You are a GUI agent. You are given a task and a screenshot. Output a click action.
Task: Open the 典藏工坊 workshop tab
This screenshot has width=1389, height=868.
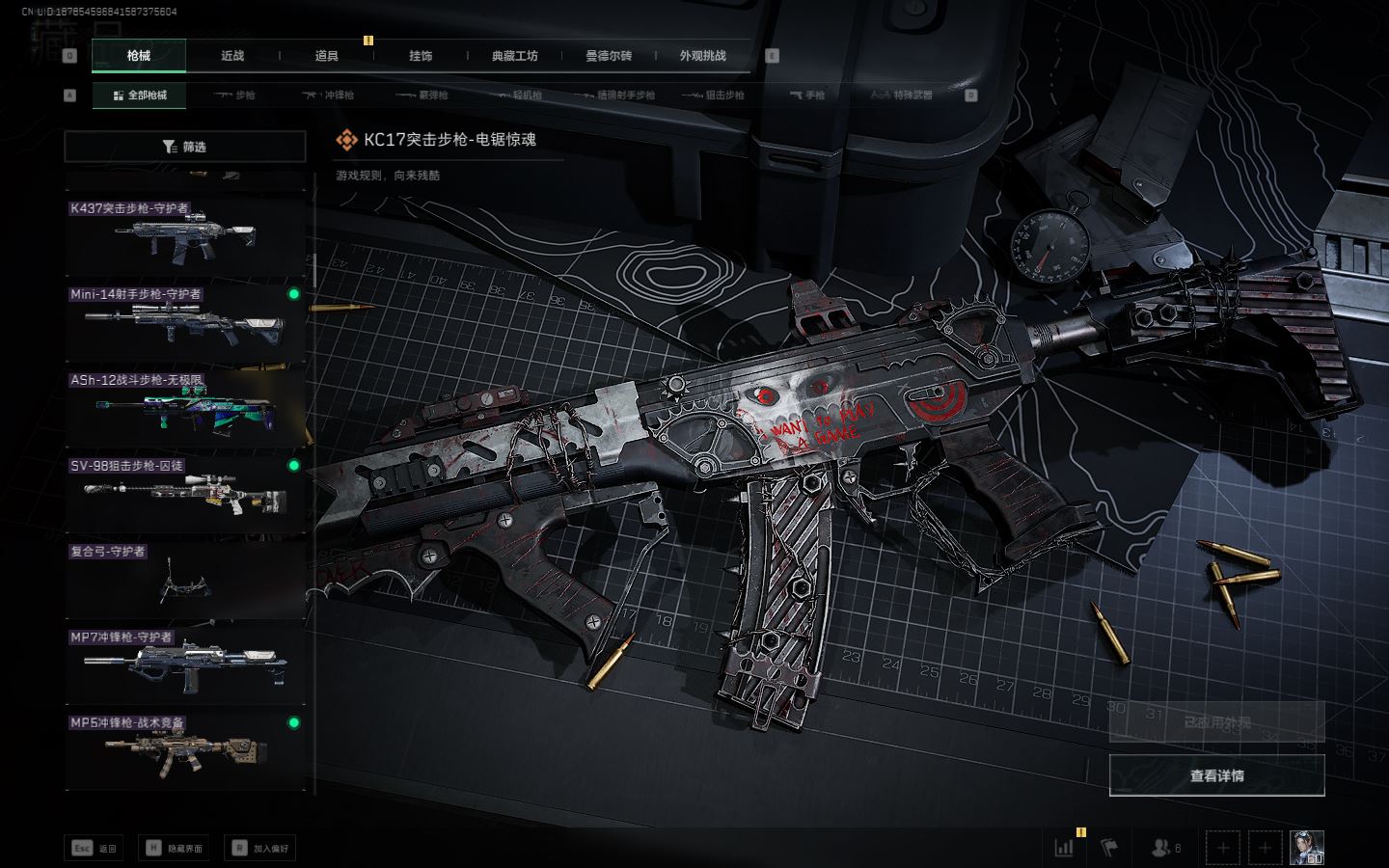[x=514, y=56]
